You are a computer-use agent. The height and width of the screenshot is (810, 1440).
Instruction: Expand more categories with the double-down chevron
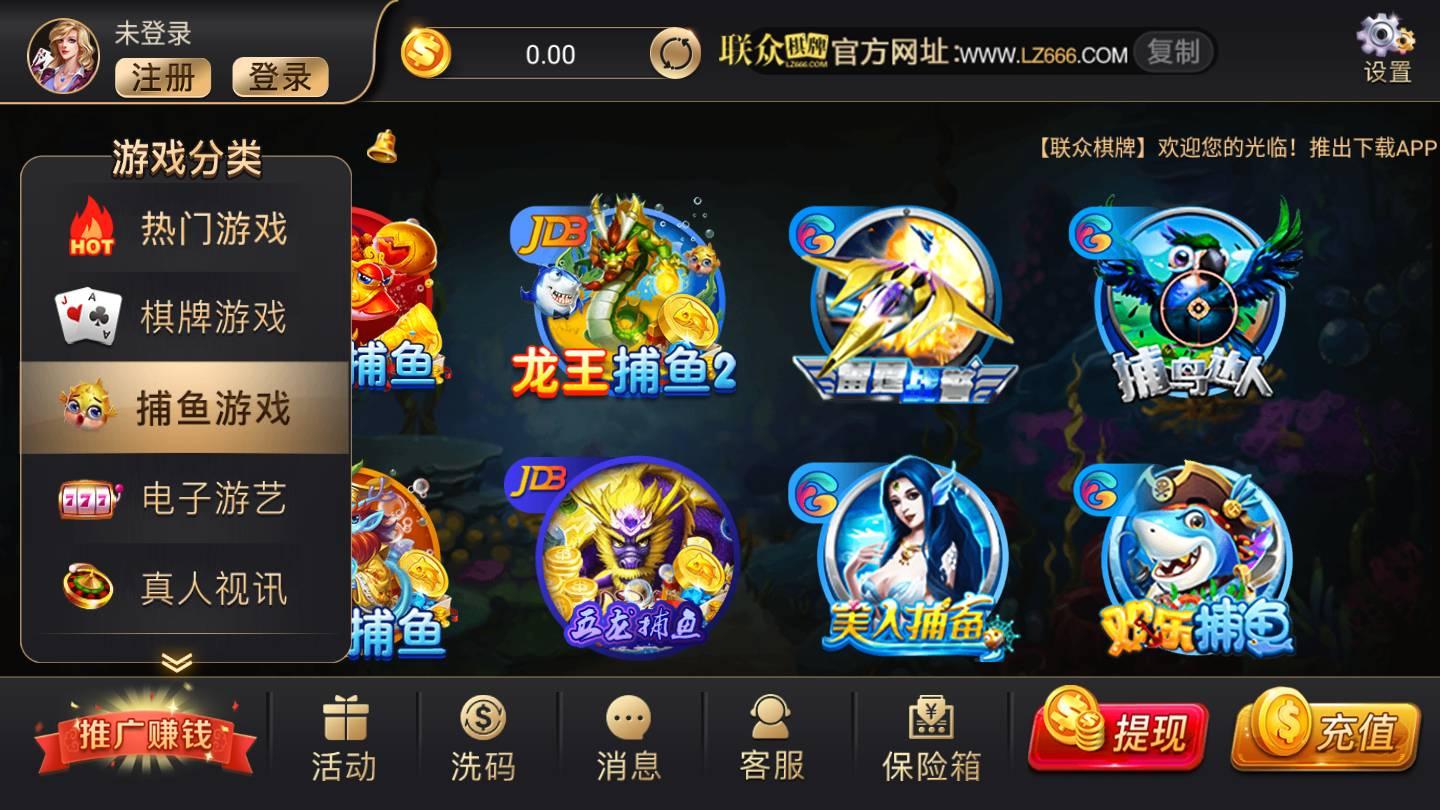tap(178, 662)
